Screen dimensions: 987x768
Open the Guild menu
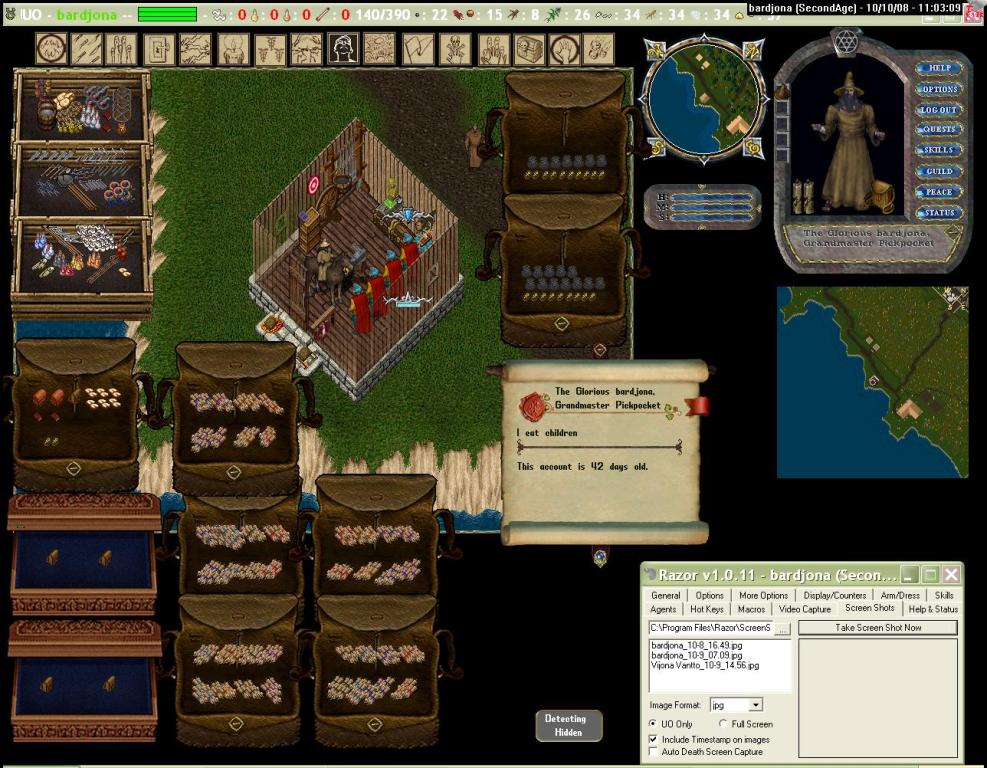[x=939, y=171]
